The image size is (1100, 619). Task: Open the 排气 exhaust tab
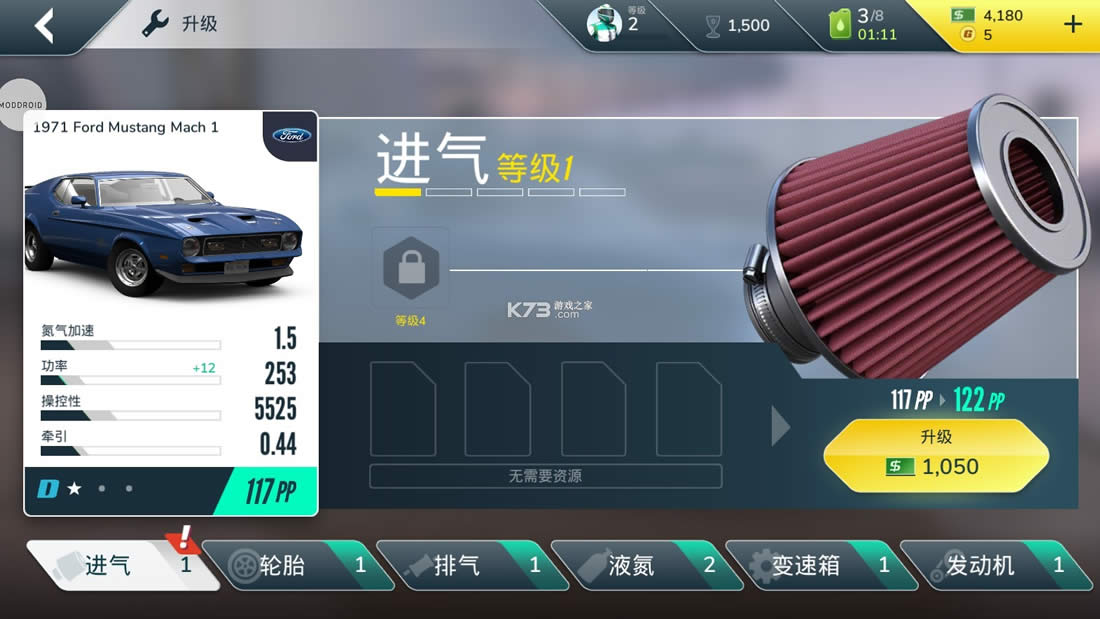[463, 566]
